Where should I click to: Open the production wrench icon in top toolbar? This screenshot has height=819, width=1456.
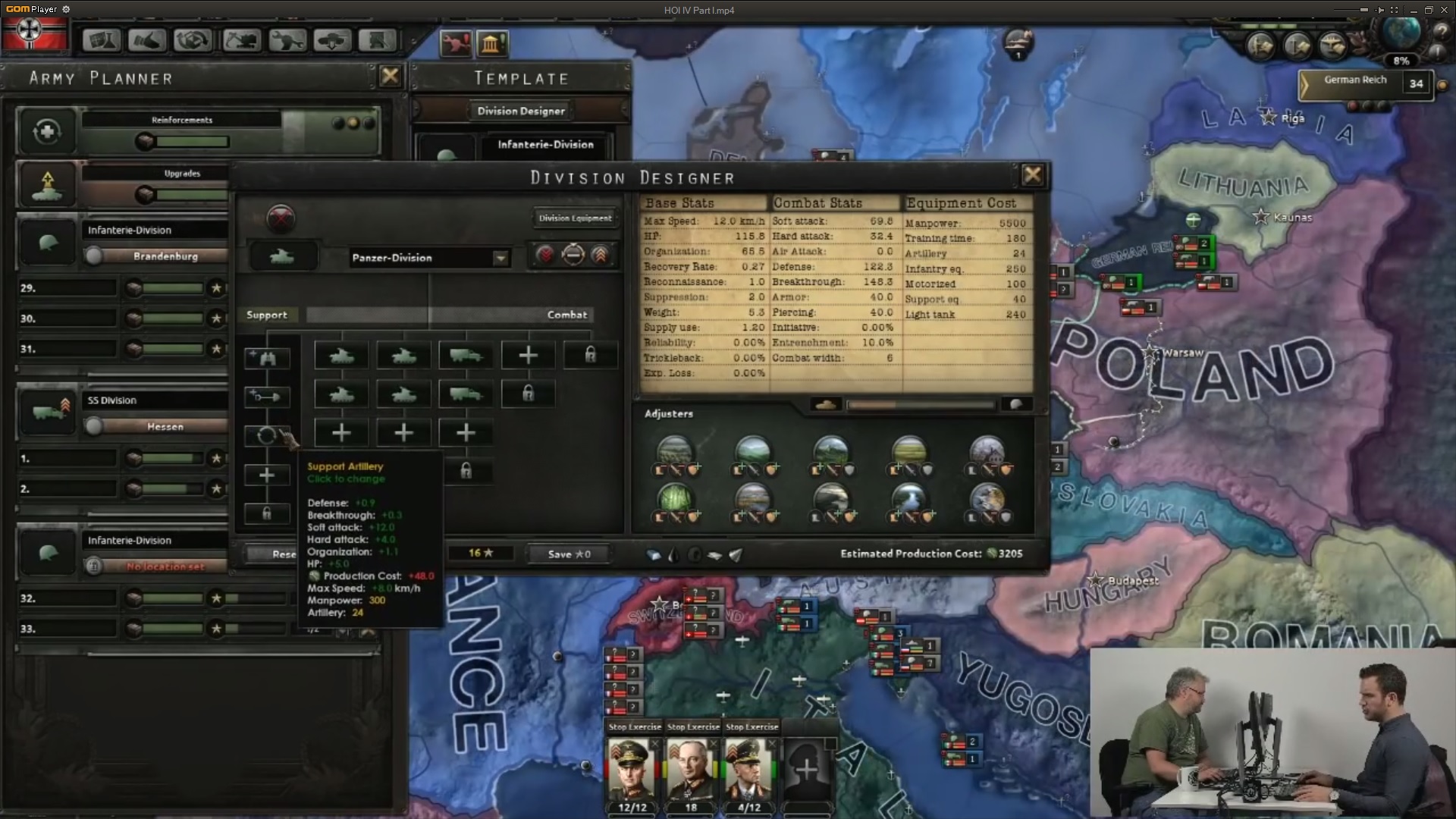(x=287, y=40)
